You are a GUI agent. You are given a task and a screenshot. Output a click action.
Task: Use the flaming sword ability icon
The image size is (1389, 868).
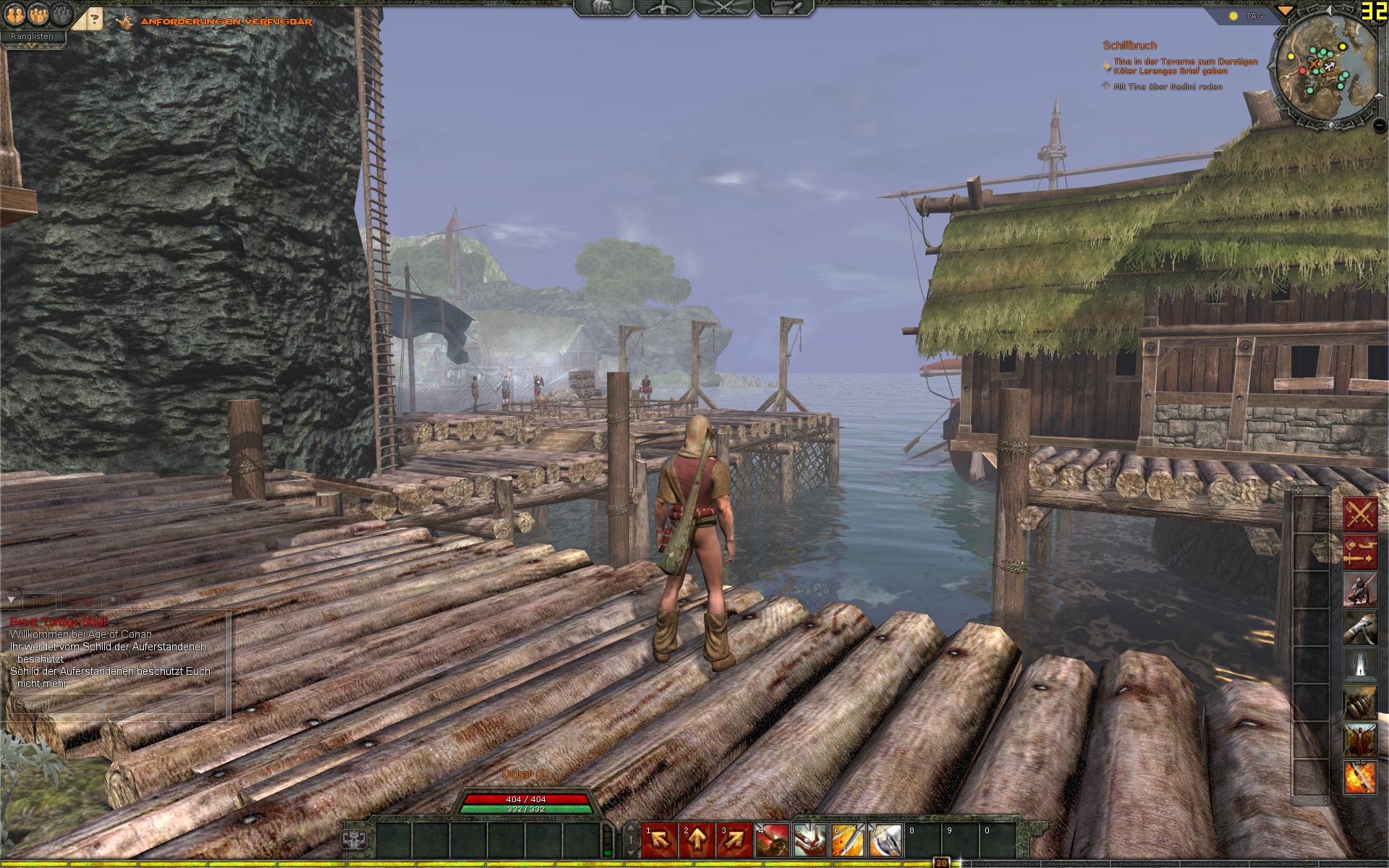pyautogui.click(x=1359, y=778)
